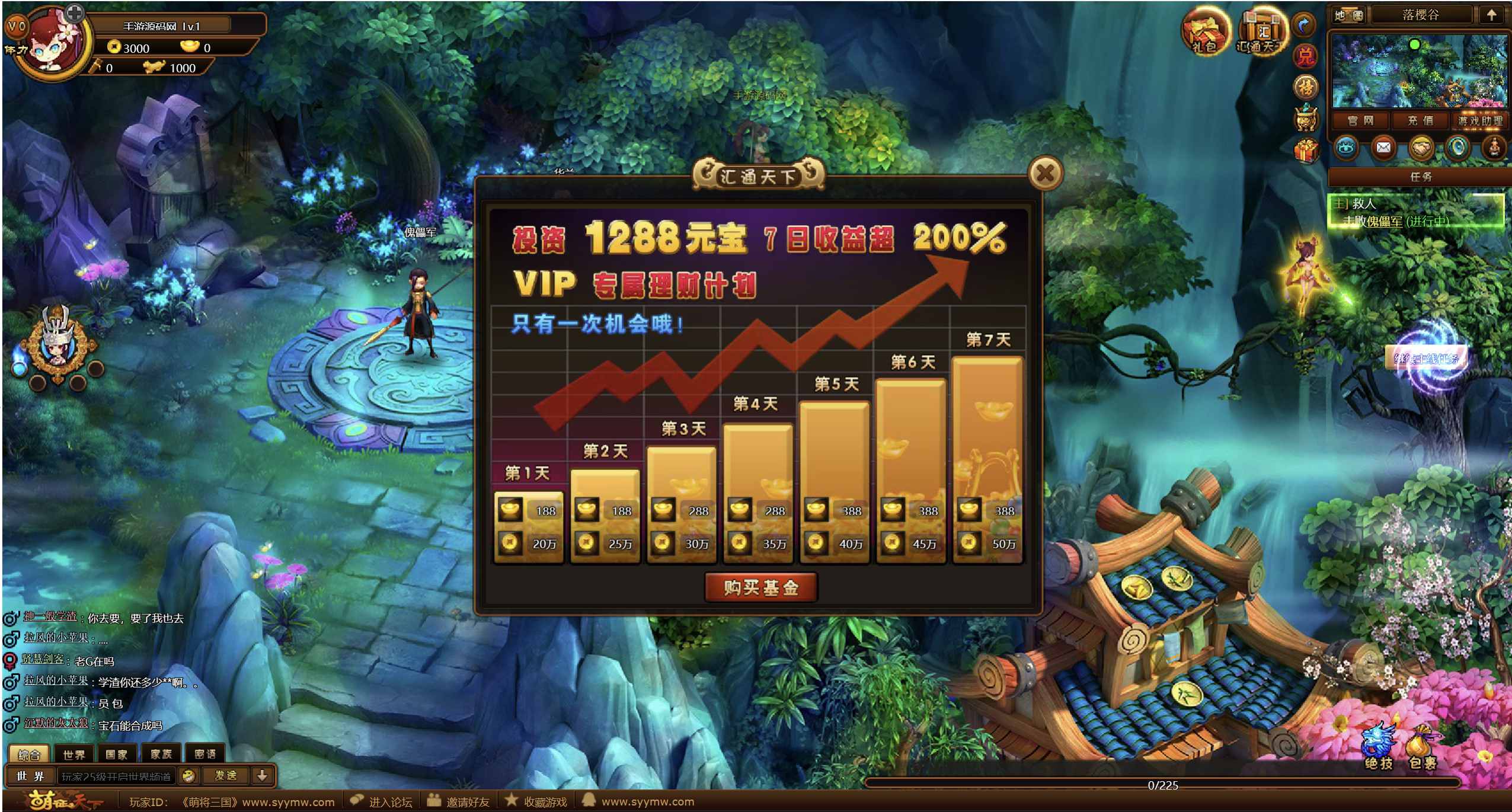The width and height of the screenshot is (1512, 812).
Task: Close the 汇通天下 investment popup
Action: [1045, 174]
